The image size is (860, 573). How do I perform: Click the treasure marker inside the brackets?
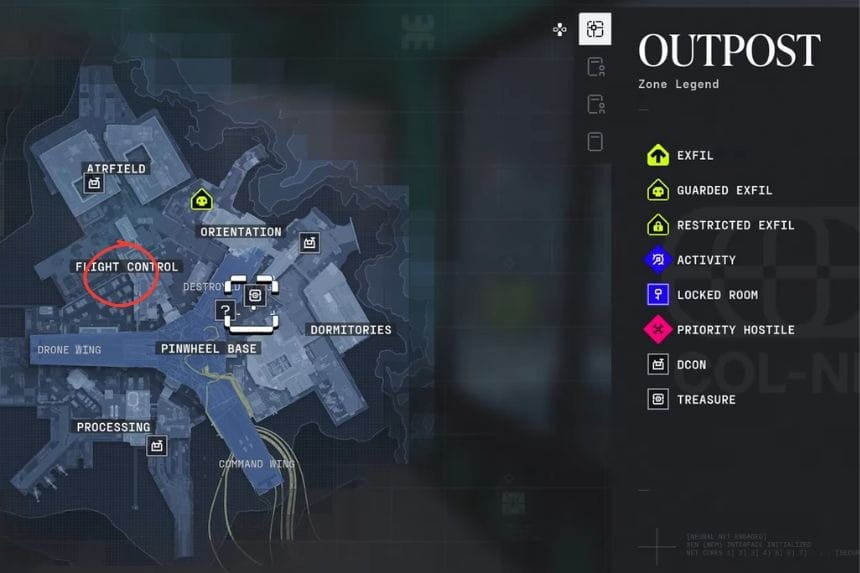tap(254, 296)
